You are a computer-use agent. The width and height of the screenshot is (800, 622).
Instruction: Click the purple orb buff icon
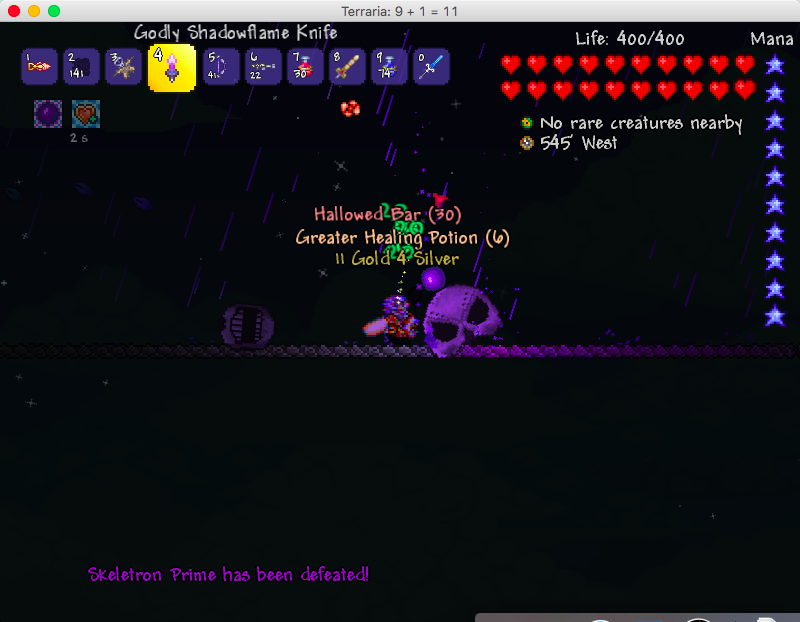pyautogui.click(x=48, y=113)
